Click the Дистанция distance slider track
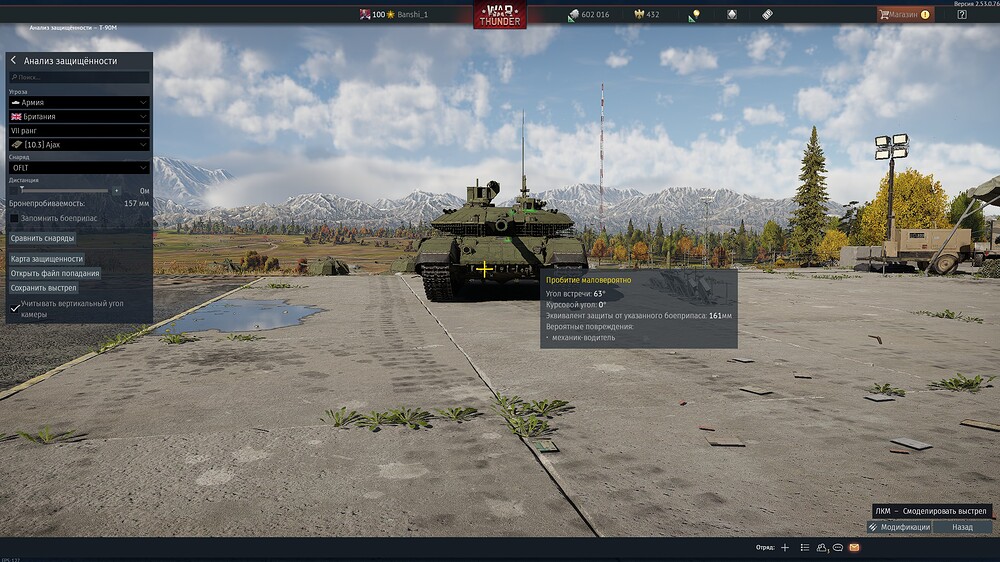Viewport: 1000px width, 562px height. (60, 190)
